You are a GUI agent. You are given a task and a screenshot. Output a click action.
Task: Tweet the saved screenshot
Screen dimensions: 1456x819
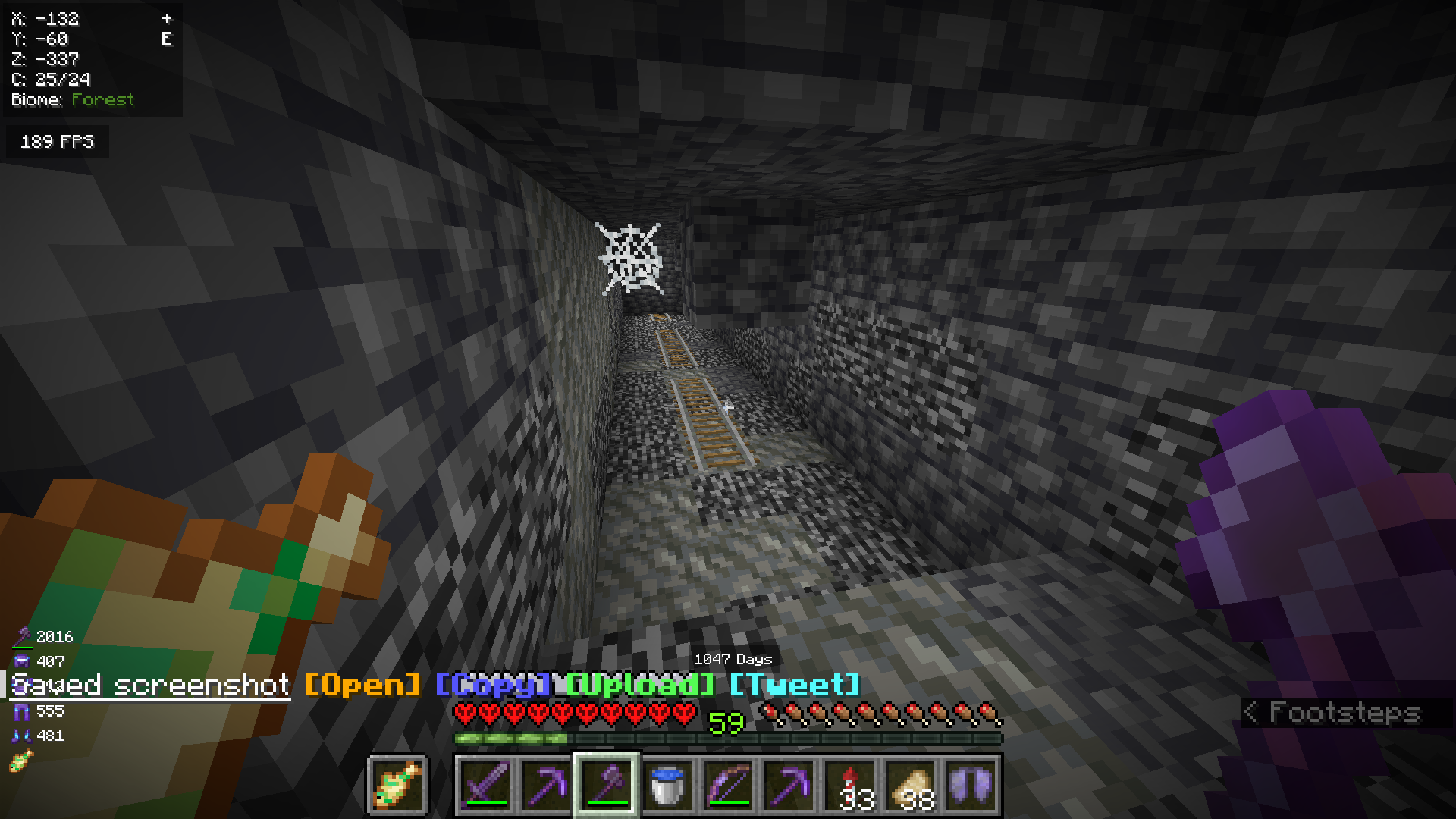(794, 685)
